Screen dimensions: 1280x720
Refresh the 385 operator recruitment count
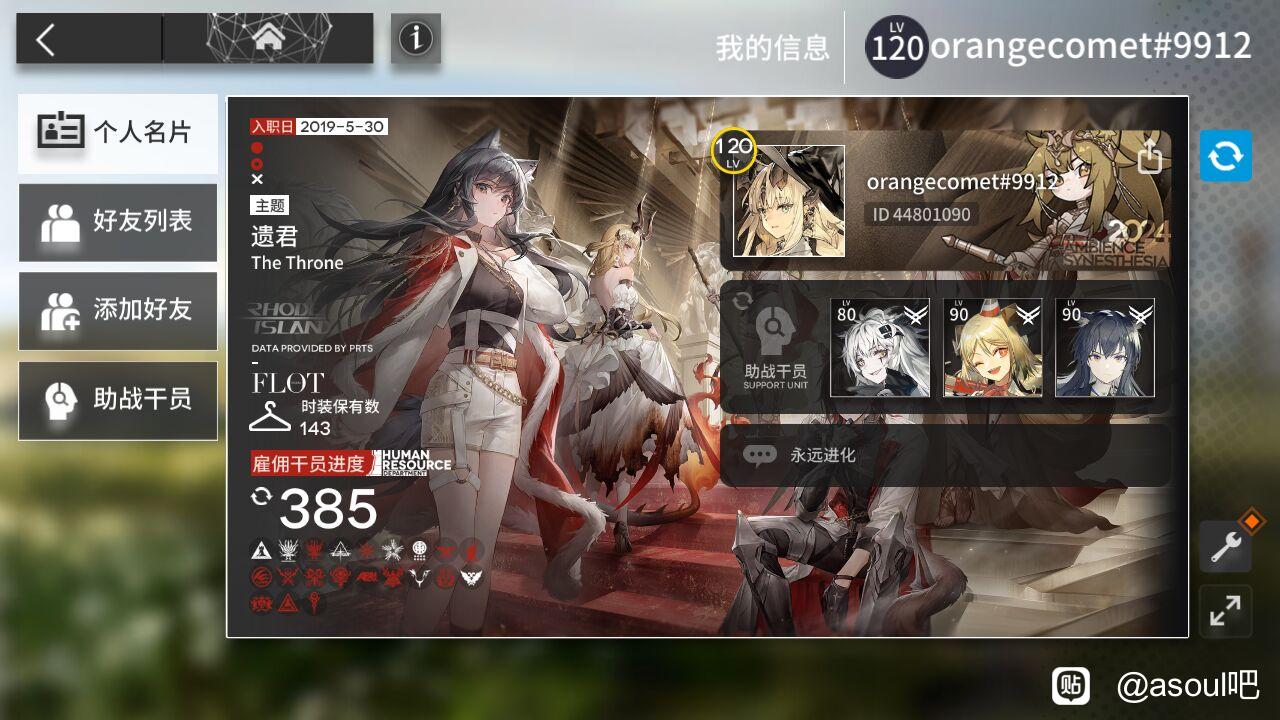[x=262, y=496]
